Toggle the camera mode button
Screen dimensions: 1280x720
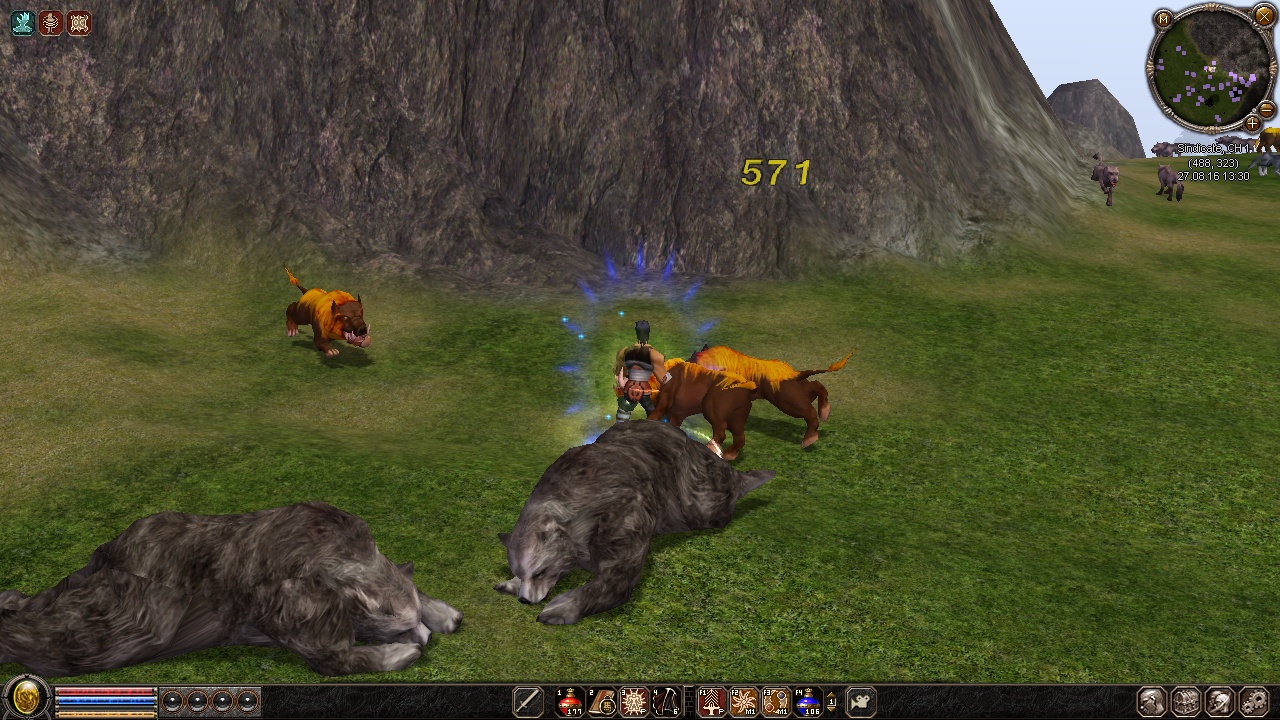[x=860, y=702]
